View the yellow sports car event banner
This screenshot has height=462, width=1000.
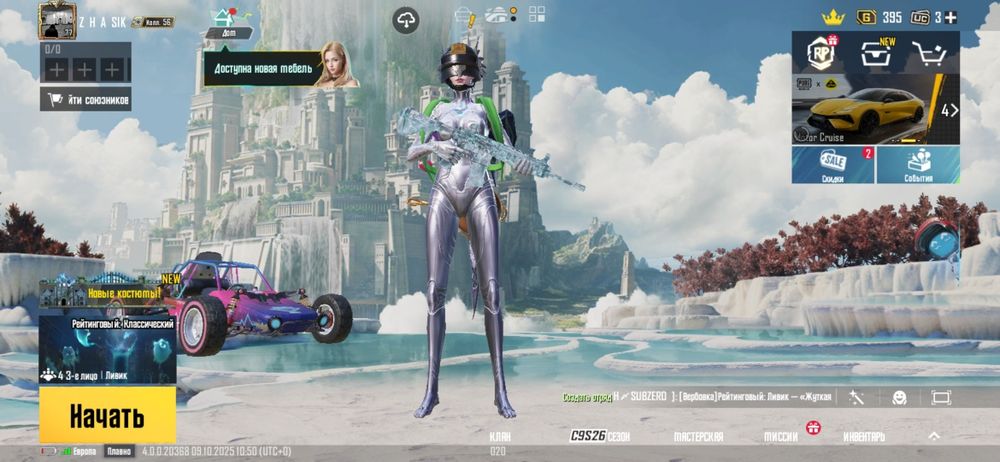[870, 111]
